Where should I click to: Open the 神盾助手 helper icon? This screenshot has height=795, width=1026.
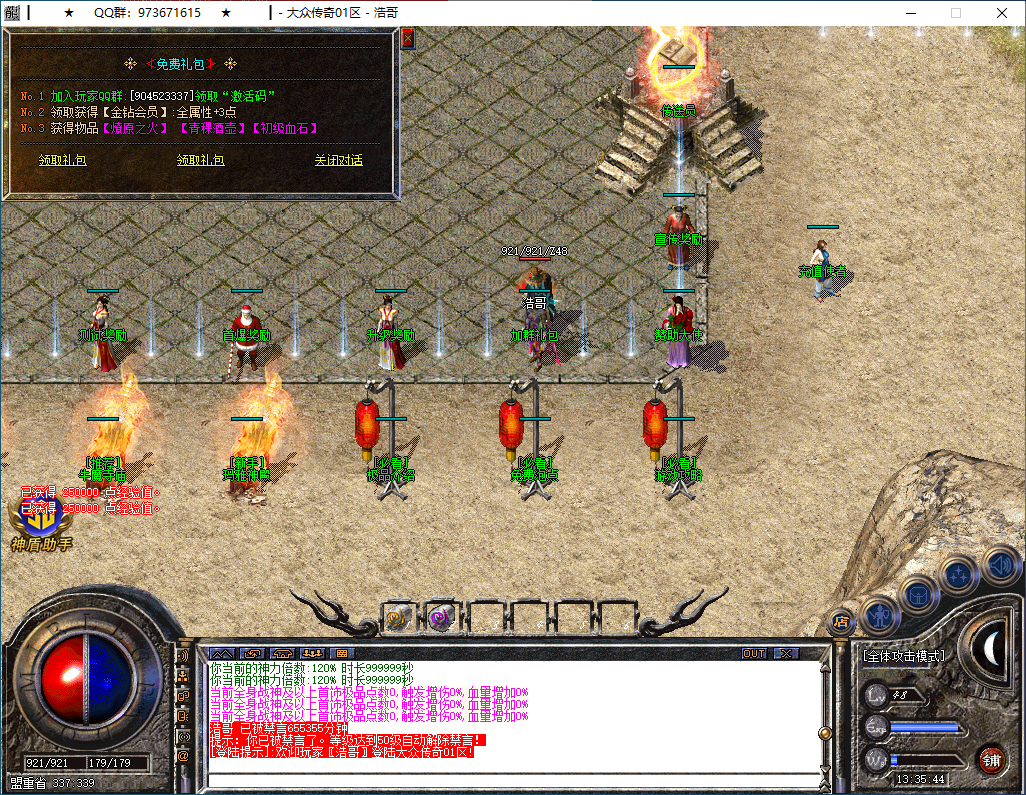pyautogui.click(x=40, y=521)
